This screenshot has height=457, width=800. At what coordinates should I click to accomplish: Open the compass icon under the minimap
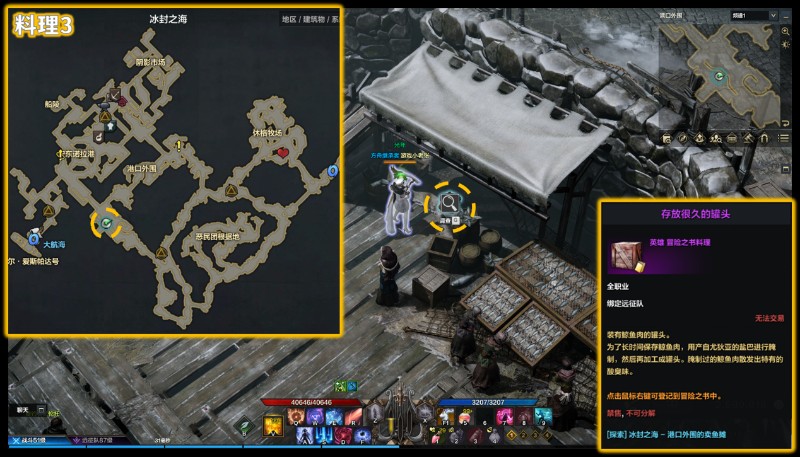683,137
